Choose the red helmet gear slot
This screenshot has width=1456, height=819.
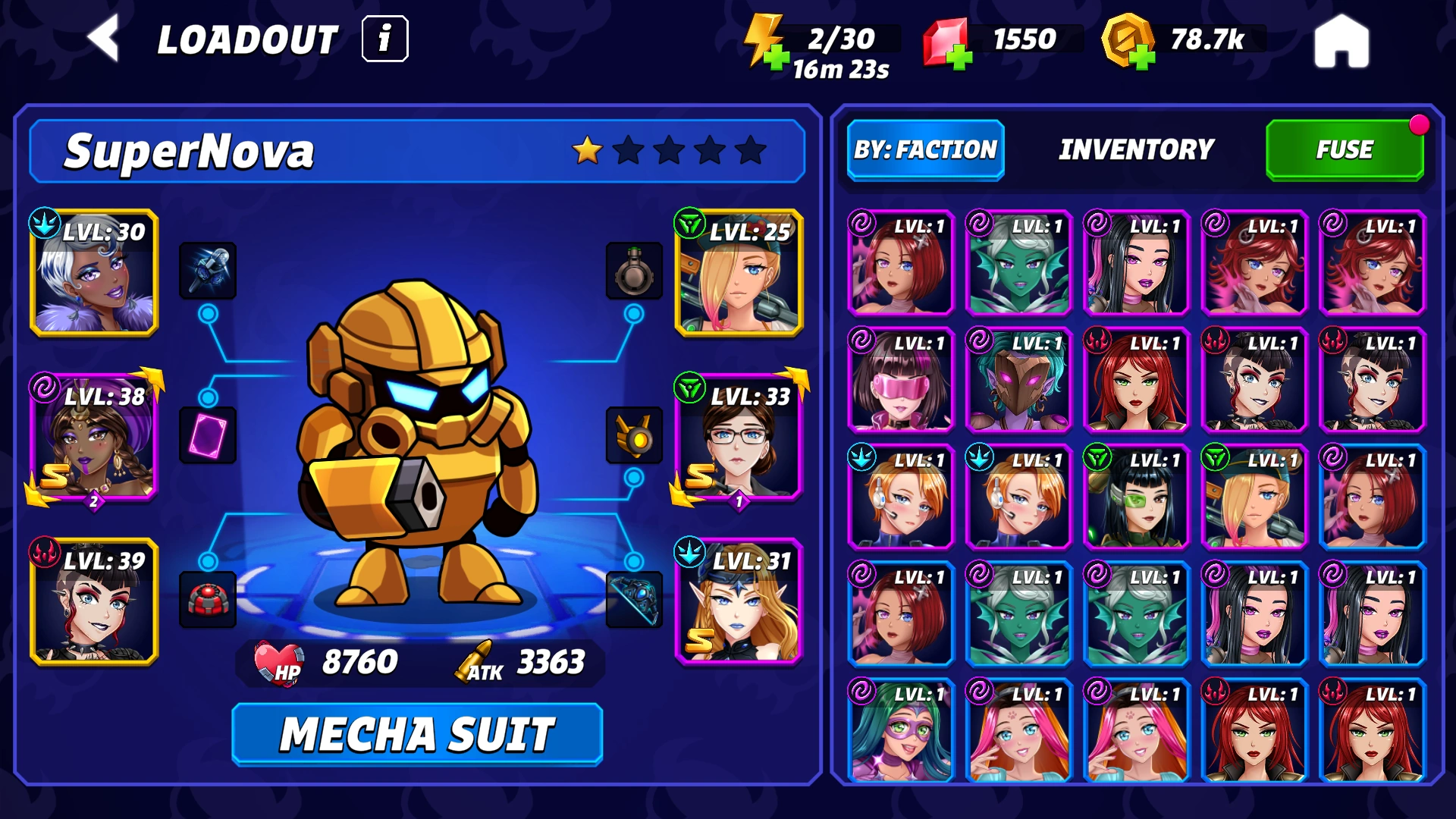point(208,600)
